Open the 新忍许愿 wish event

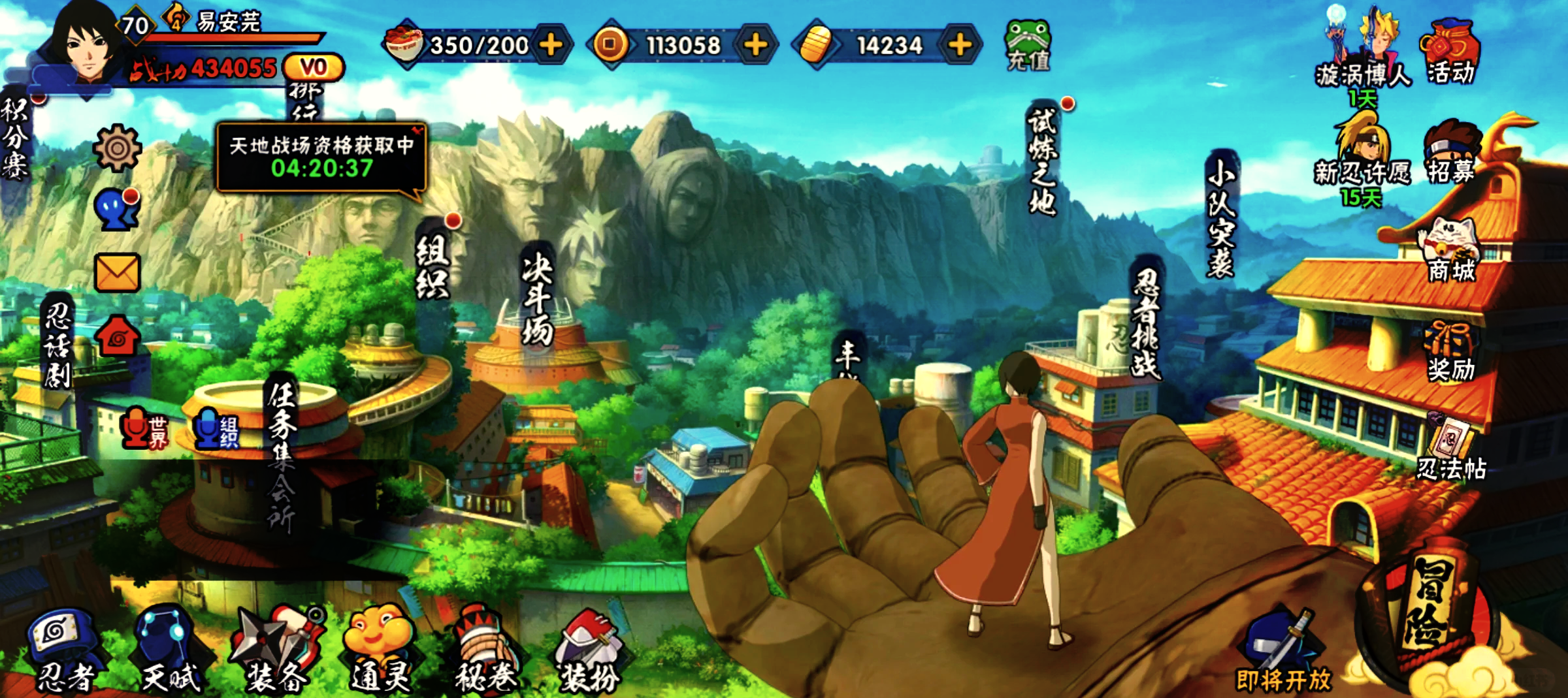(1362, 157)
